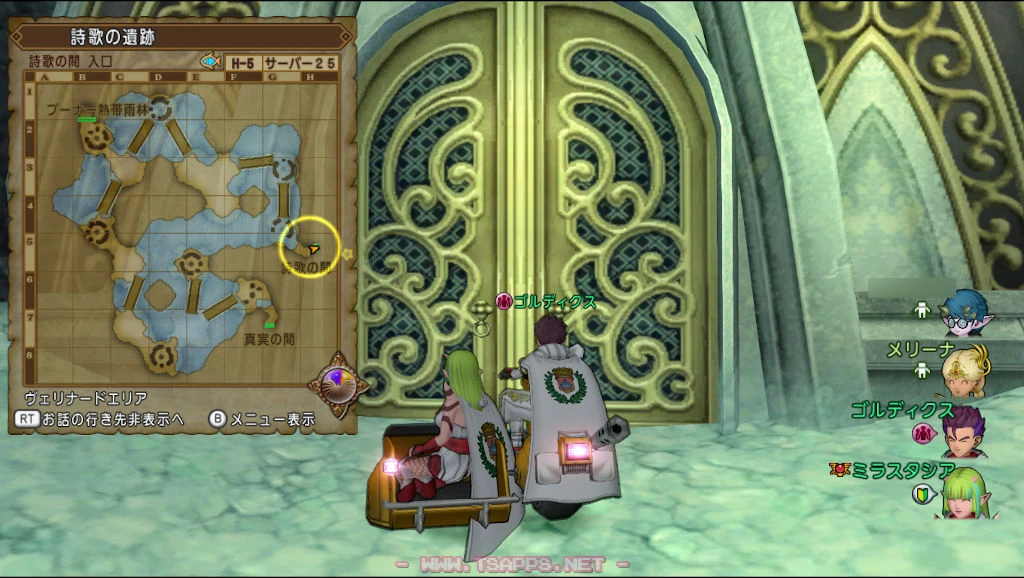Select the サーバー25 server indicator
1024x578 pixels.
[302, 62]
